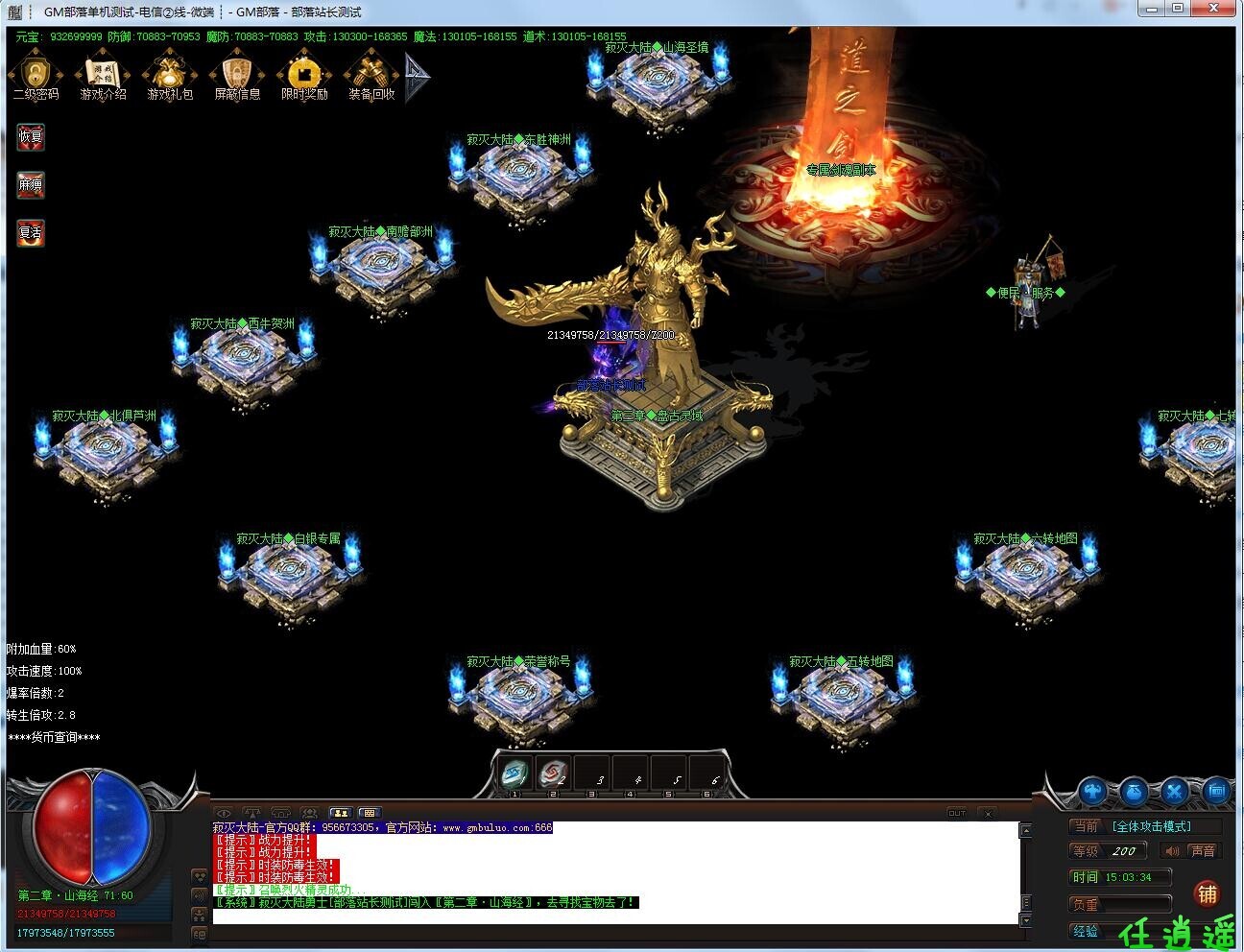
Task: Open the 屏蔽信息 block messages shield
Action: (x=237, y=77)
